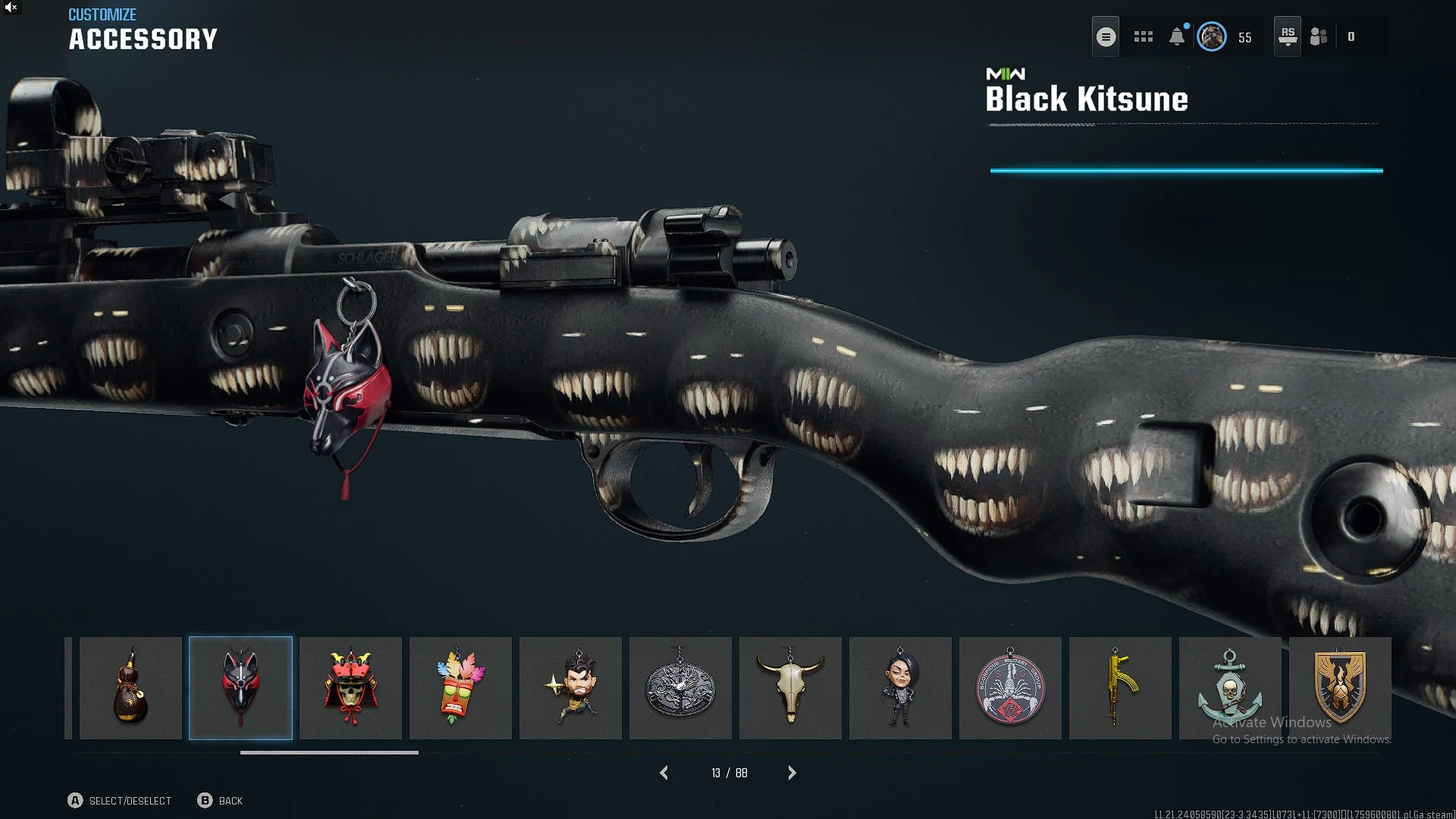Open the main options menu icon
The width and height of the screenshot is (1456, 819).
[1106, 36]
